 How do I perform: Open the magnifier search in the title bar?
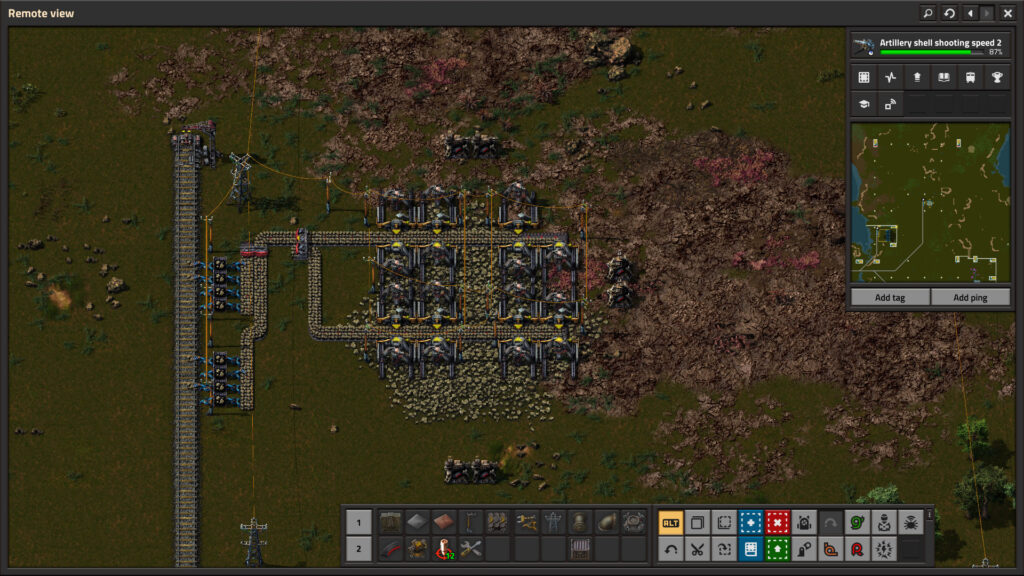coord(927,13)
